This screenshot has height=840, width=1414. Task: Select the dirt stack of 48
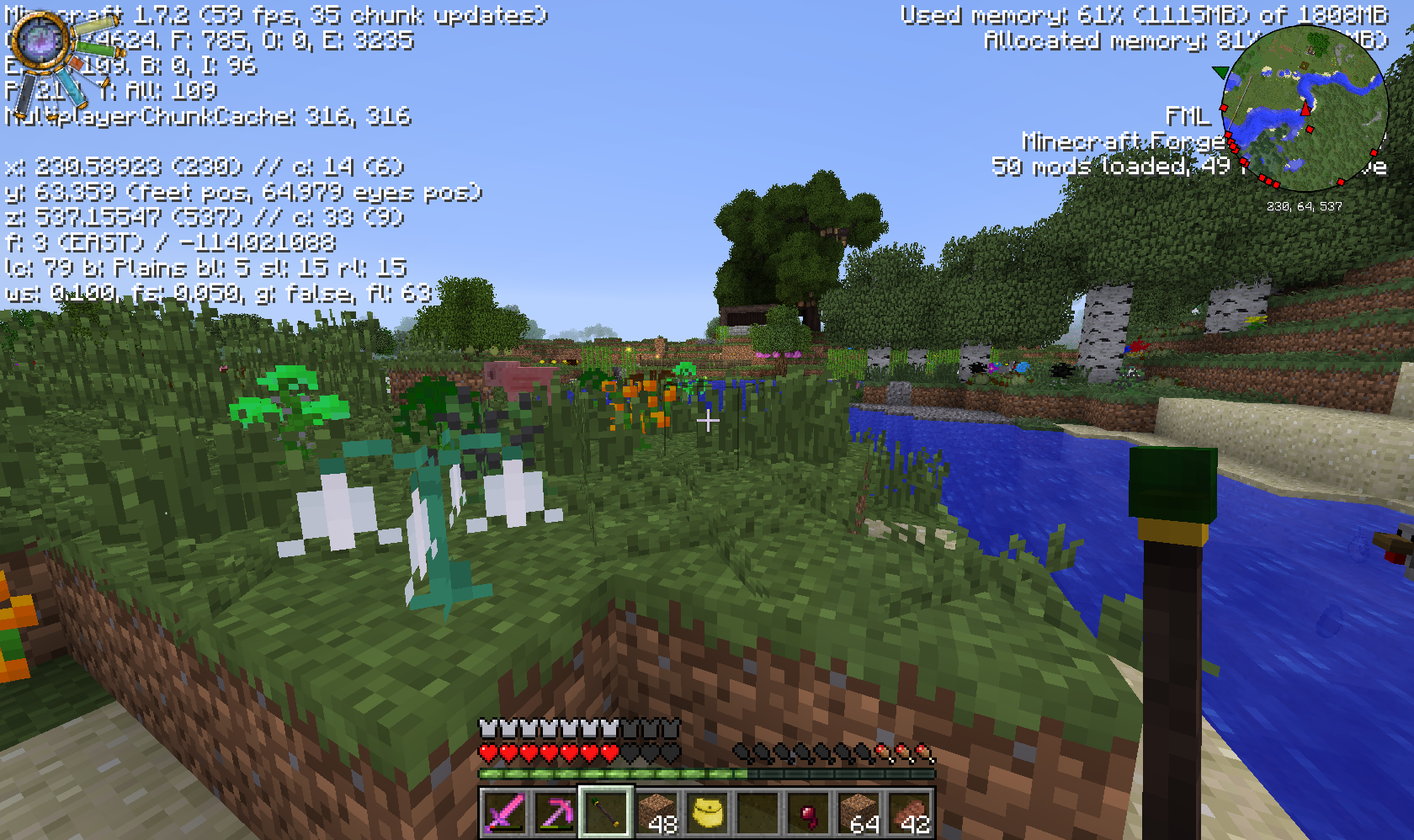click(x=656, y=813)
